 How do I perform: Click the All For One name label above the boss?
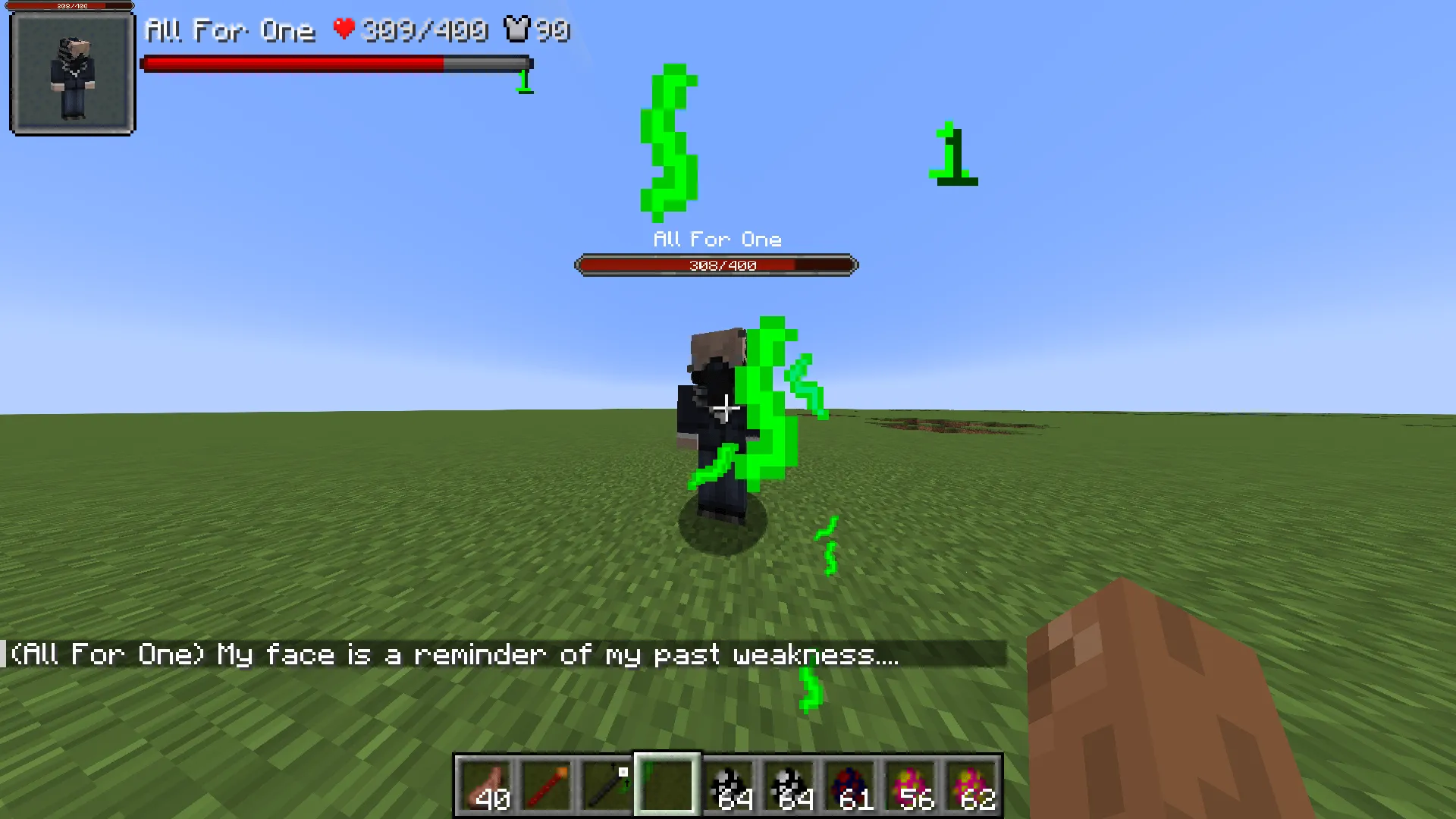pos(716,239)
